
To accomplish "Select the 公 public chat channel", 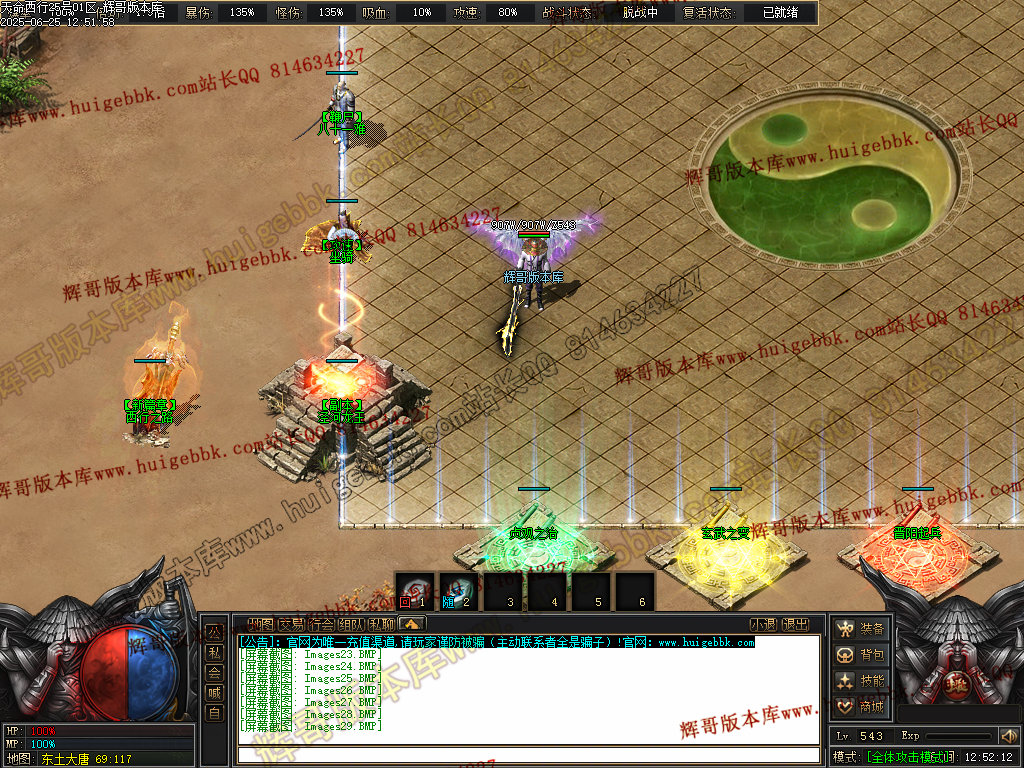I will tap(213, 633).
